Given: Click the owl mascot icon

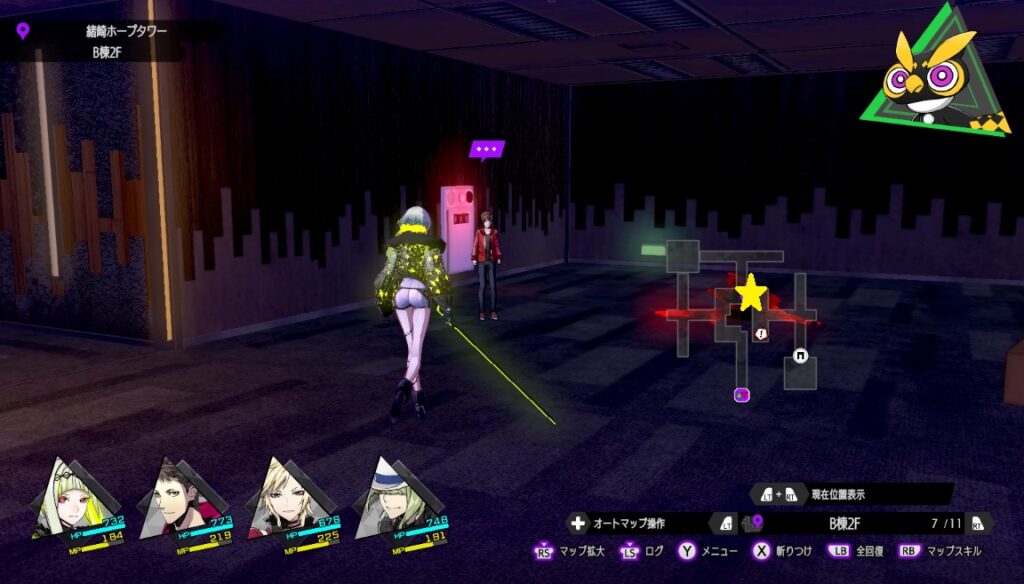Looking at the screenshot, I should [x=938, y=73].
